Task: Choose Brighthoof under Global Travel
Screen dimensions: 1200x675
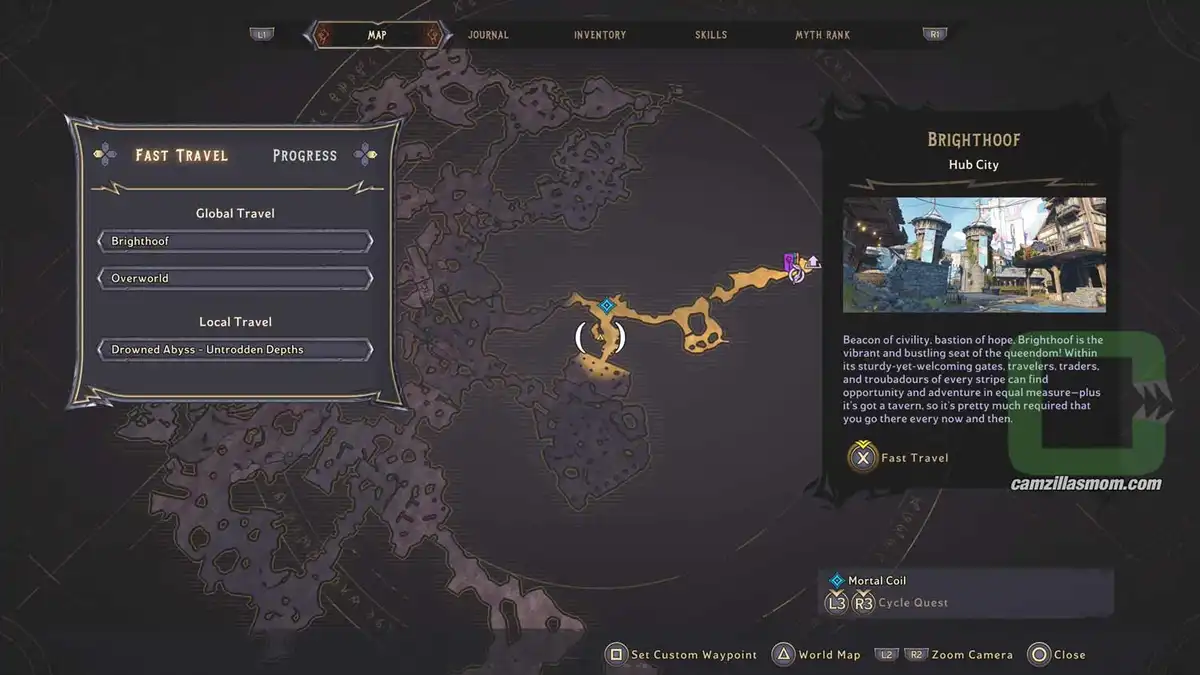Action: (x=235, y=242)
